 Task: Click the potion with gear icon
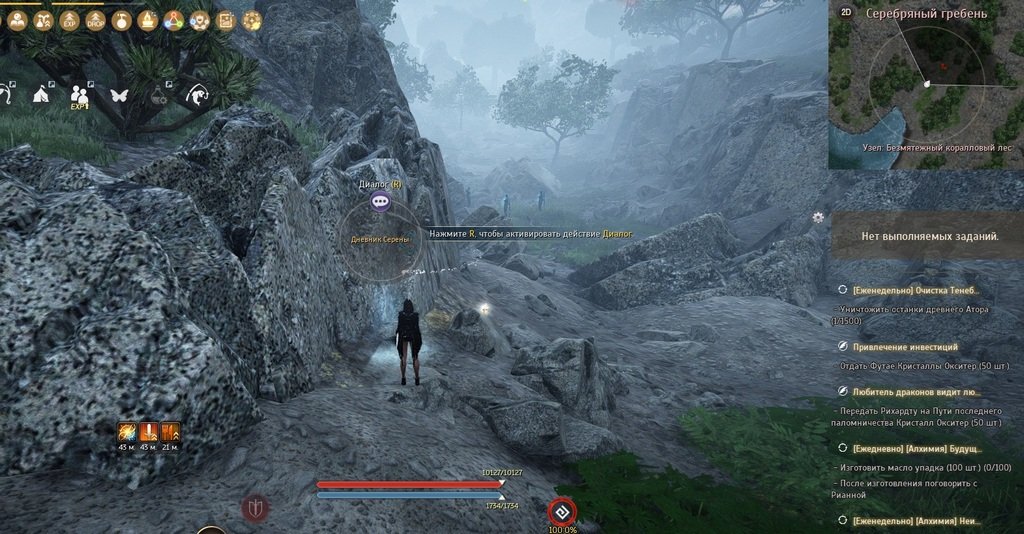[159, 96]
